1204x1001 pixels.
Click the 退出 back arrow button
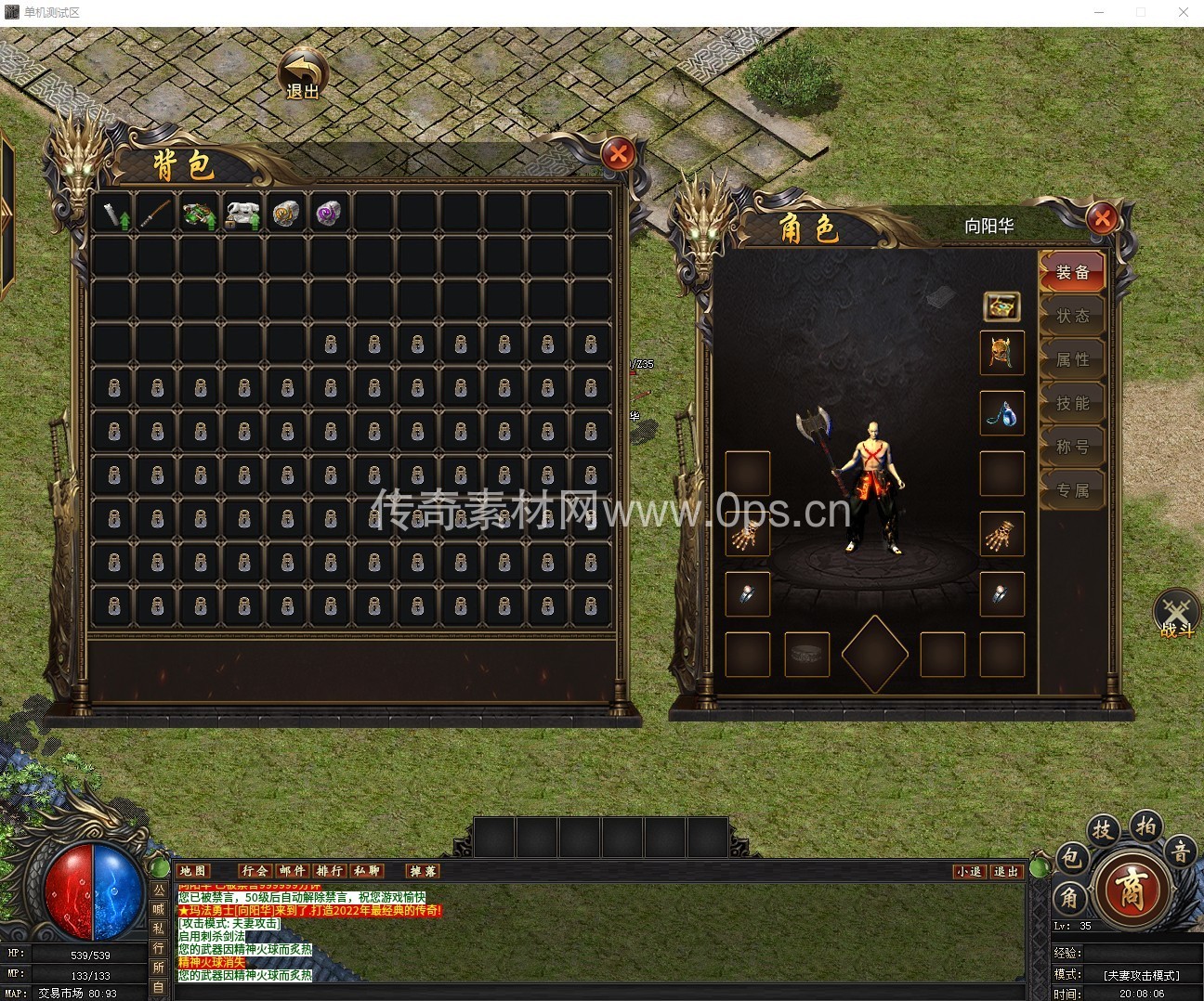click(x=303, y=74)
